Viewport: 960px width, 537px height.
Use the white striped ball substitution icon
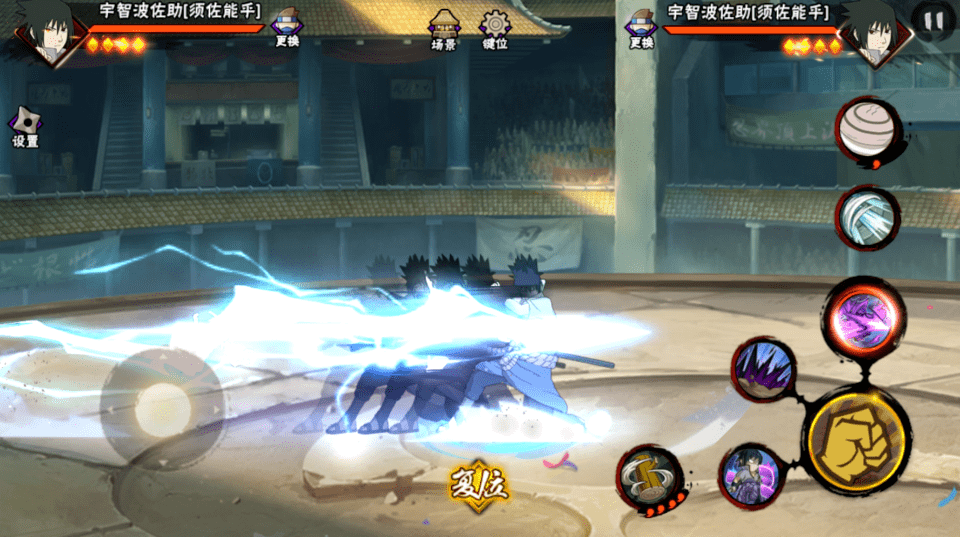(867, 130)
